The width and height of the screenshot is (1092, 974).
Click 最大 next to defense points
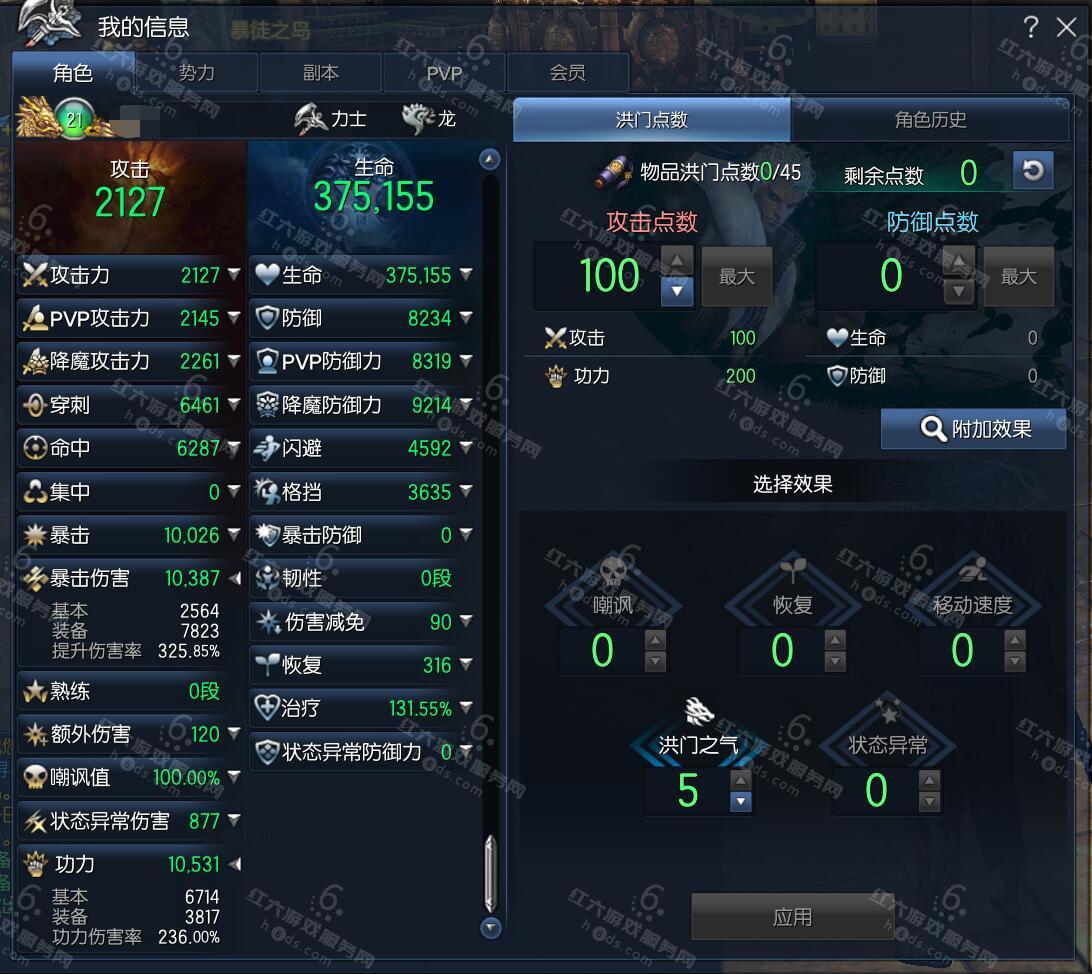[x=1018, y=276]
